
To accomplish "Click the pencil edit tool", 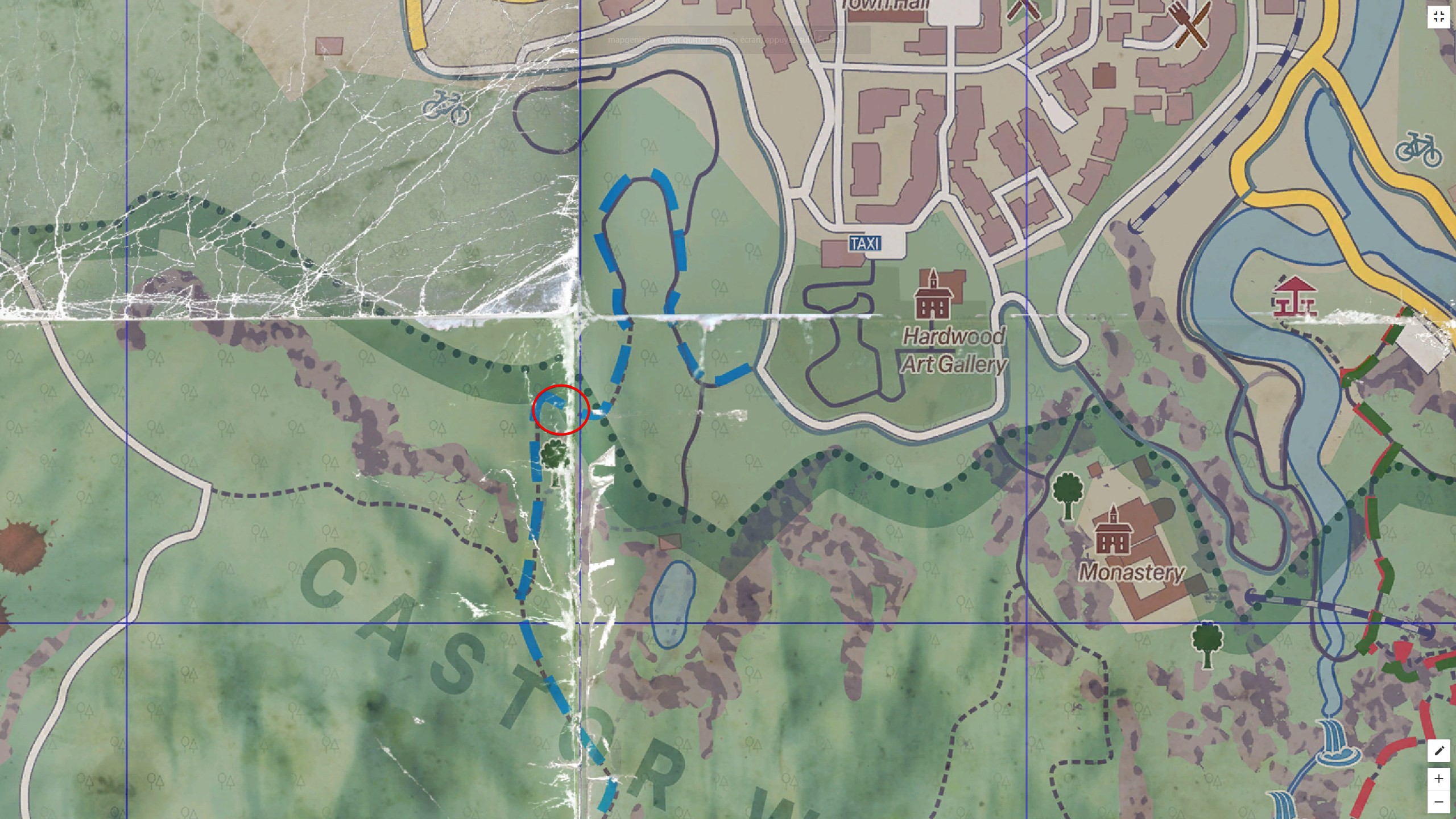I will pyautogui.click(x=1440, y=751).
